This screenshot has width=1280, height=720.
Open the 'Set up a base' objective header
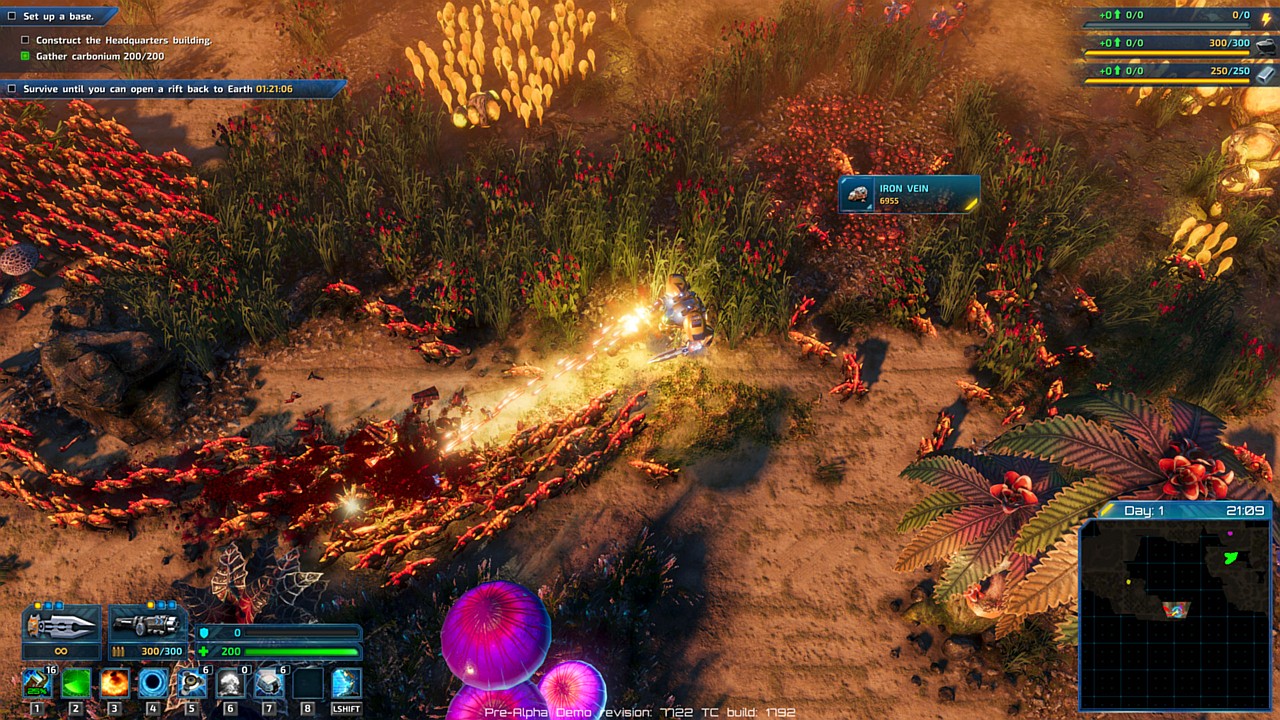click(60, 17)
